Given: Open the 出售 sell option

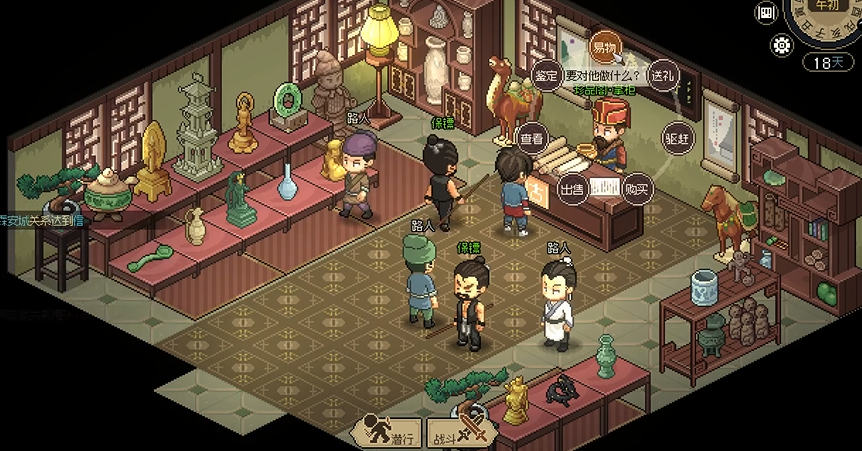Looking at the screenshot, I should [x=571, y=189].
